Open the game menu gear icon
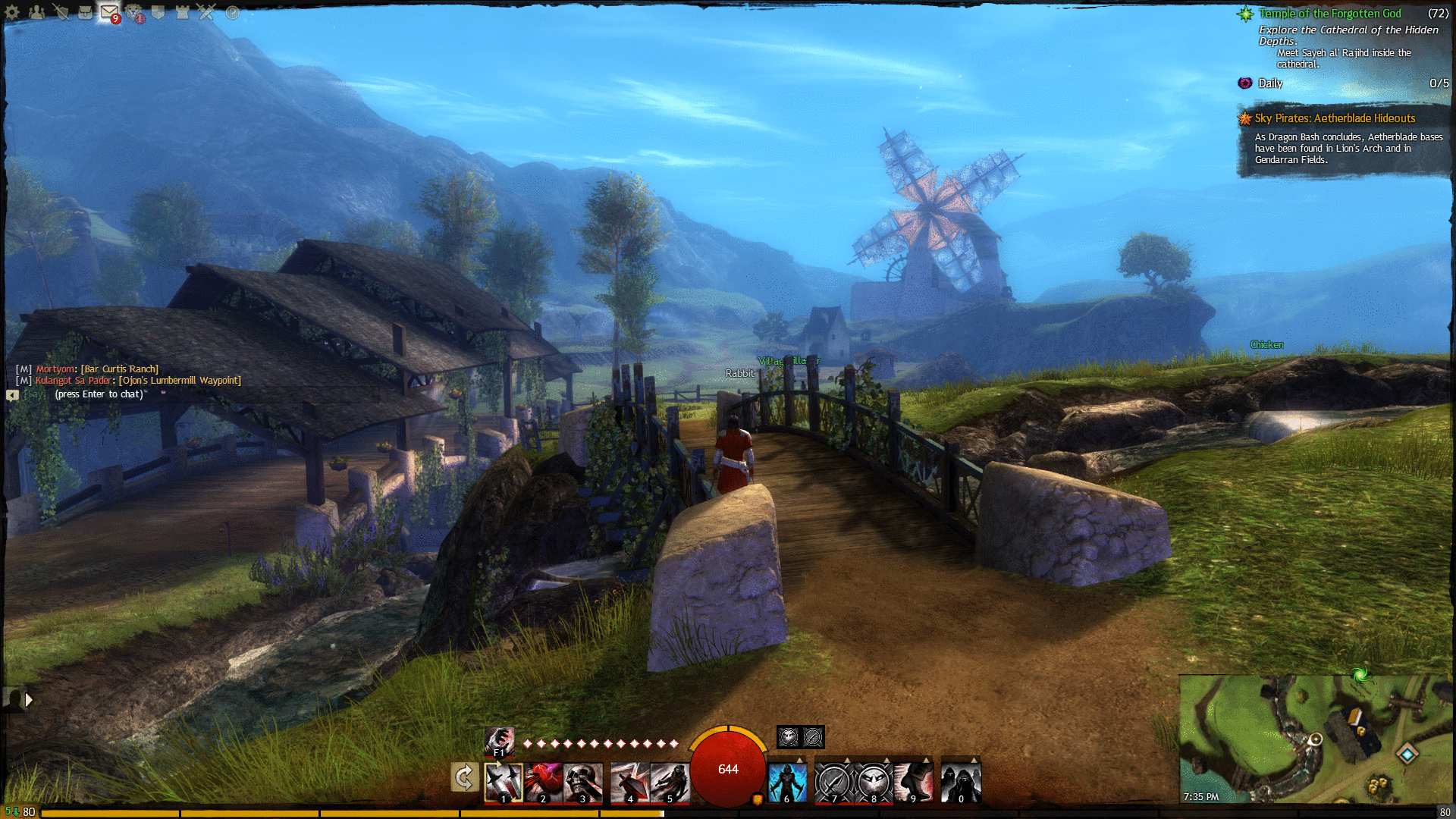 12,12
